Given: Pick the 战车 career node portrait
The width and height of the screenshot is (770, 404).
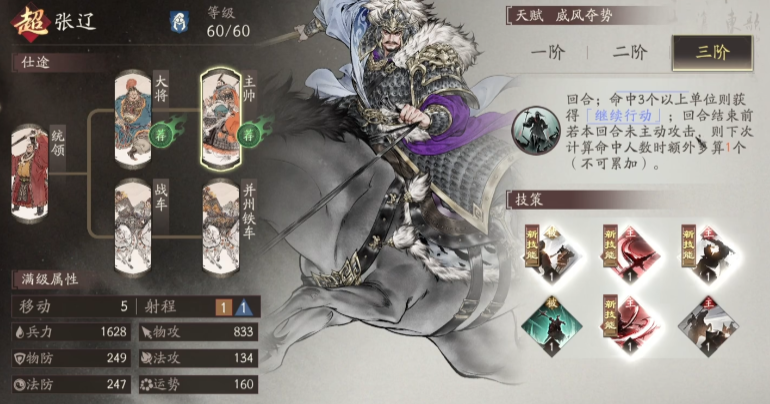Looking at the screenshot, I should [133, 216].
